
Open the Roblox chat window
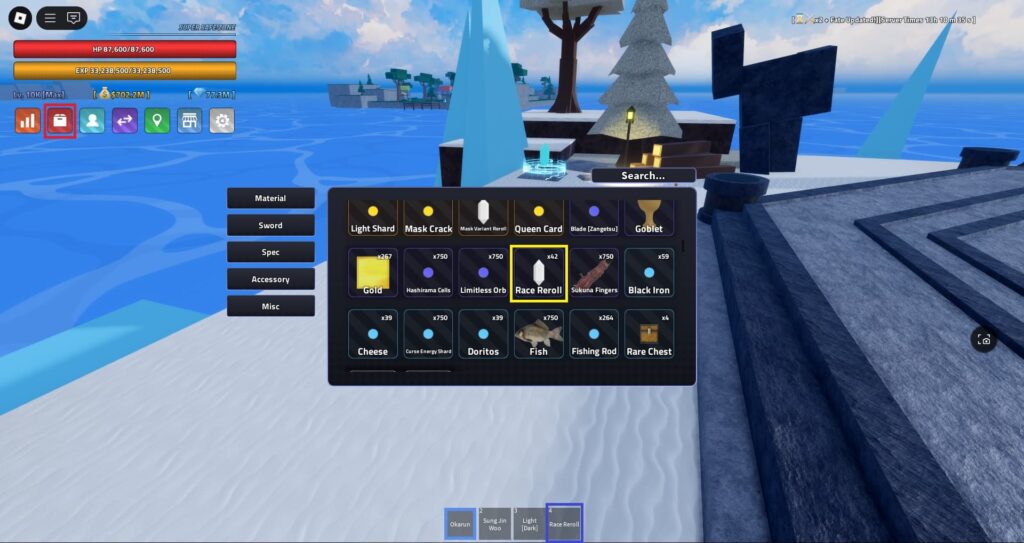(x=73, y=18)
